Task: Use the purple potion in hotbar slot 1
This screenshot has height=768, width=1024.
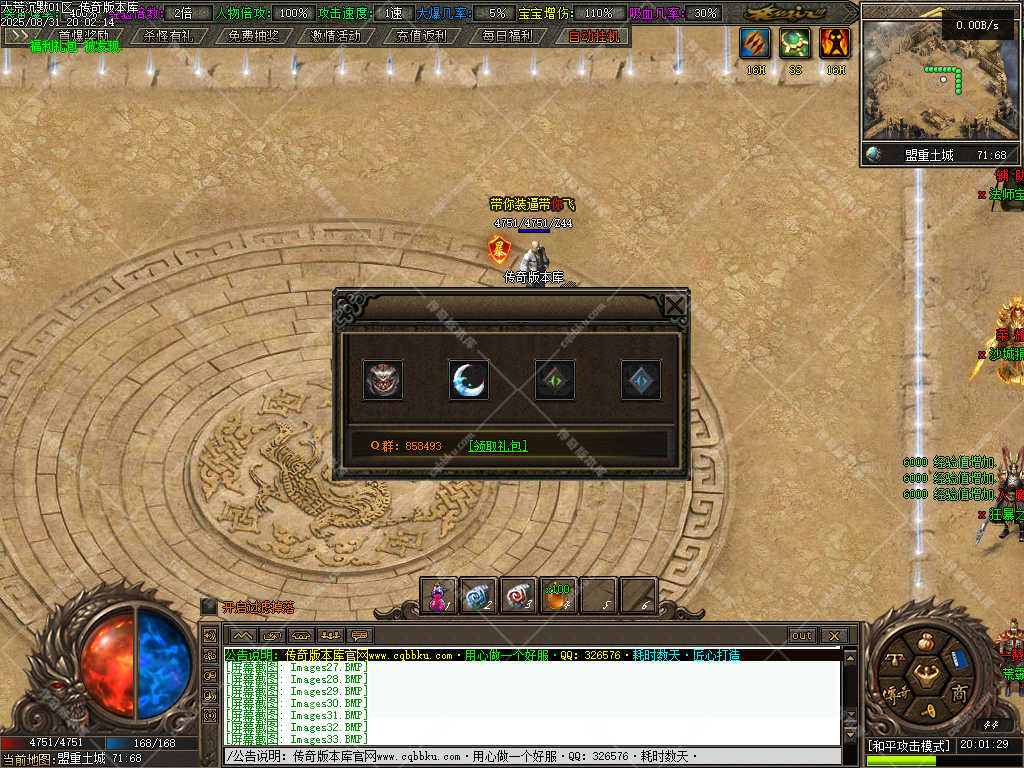Action: [x=438, y=596]
